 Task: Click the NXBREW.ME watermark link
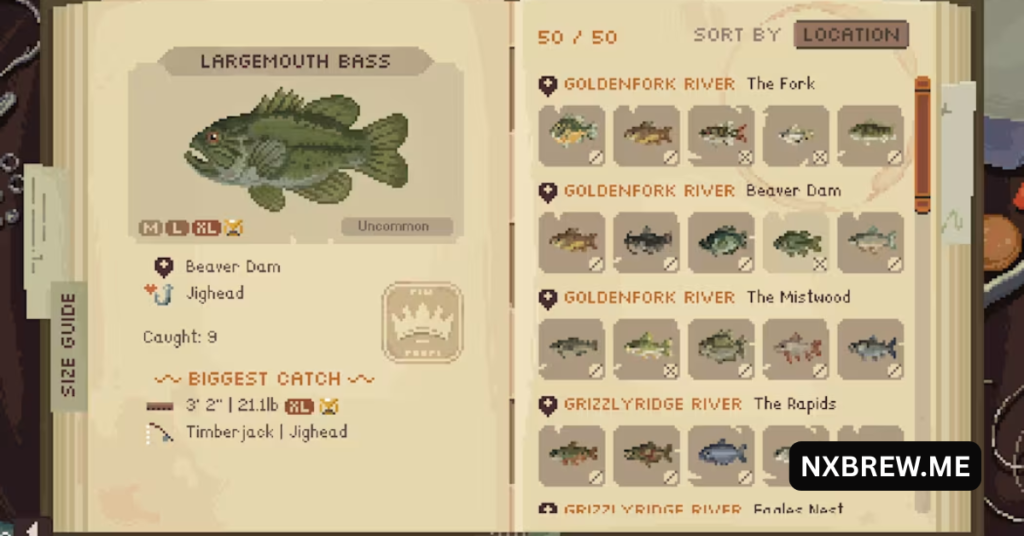[x=884, y=467]
